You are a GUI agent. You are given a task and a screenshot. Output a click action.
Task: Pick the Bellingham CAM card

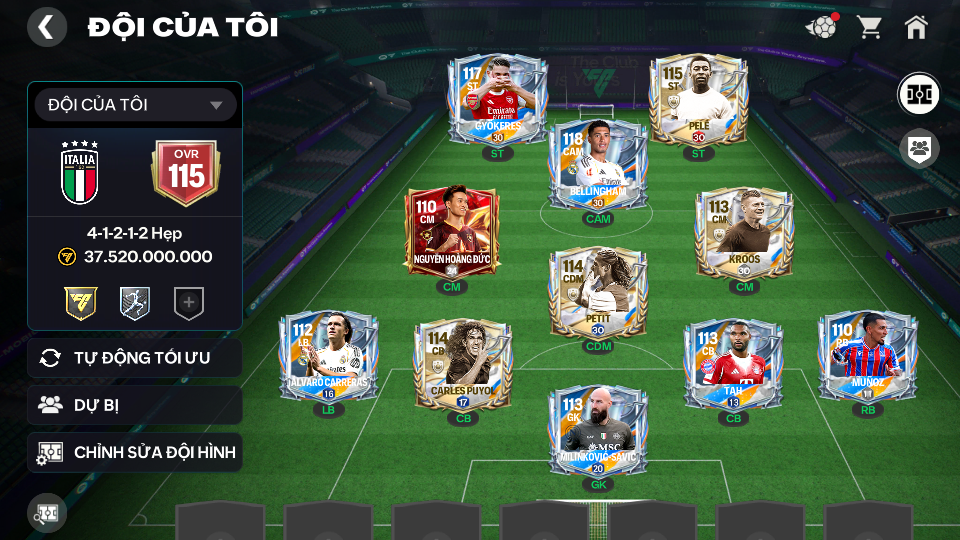tap(597, 165)
